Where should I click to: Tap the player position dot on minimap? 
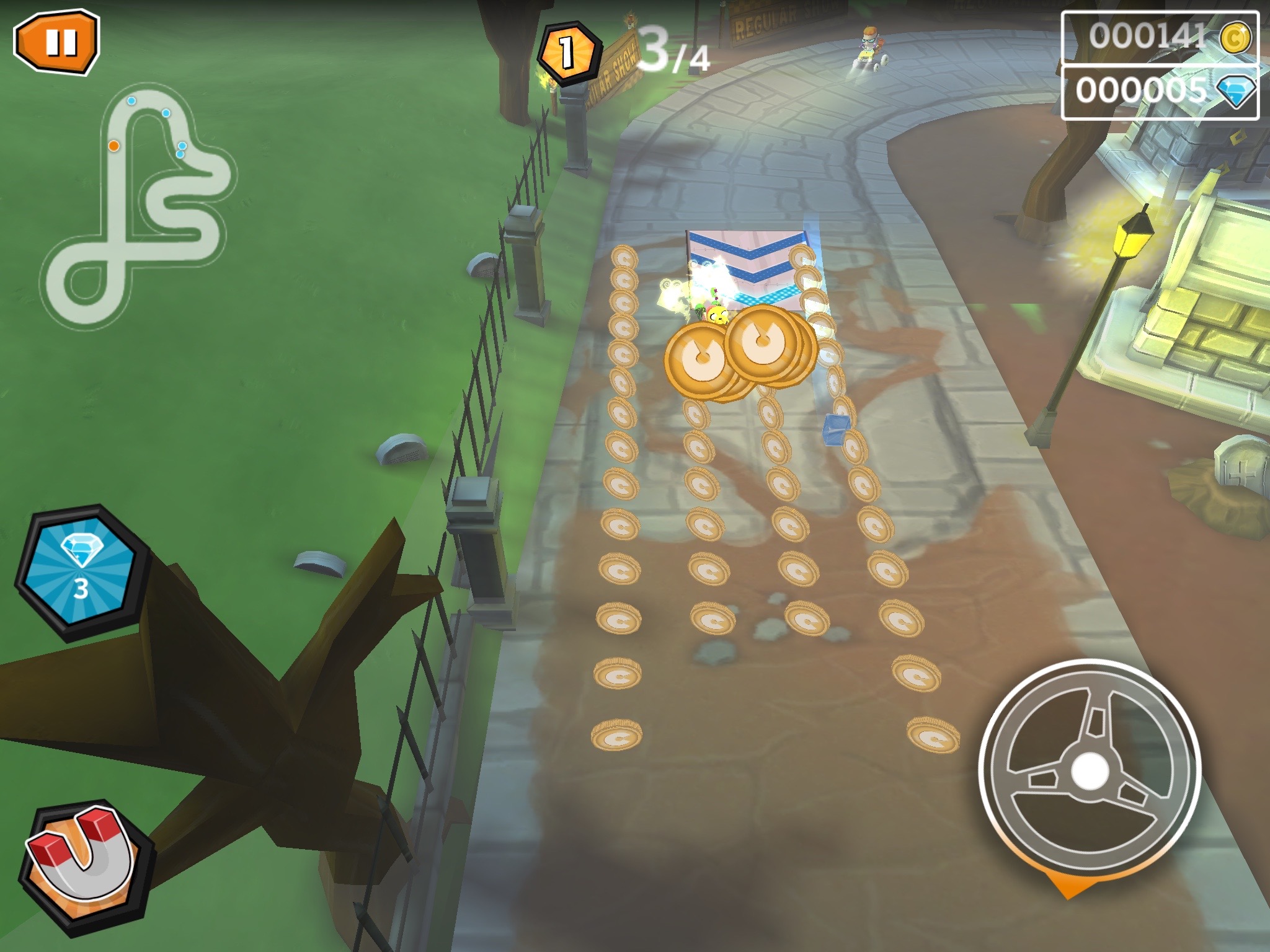[114, 146]
